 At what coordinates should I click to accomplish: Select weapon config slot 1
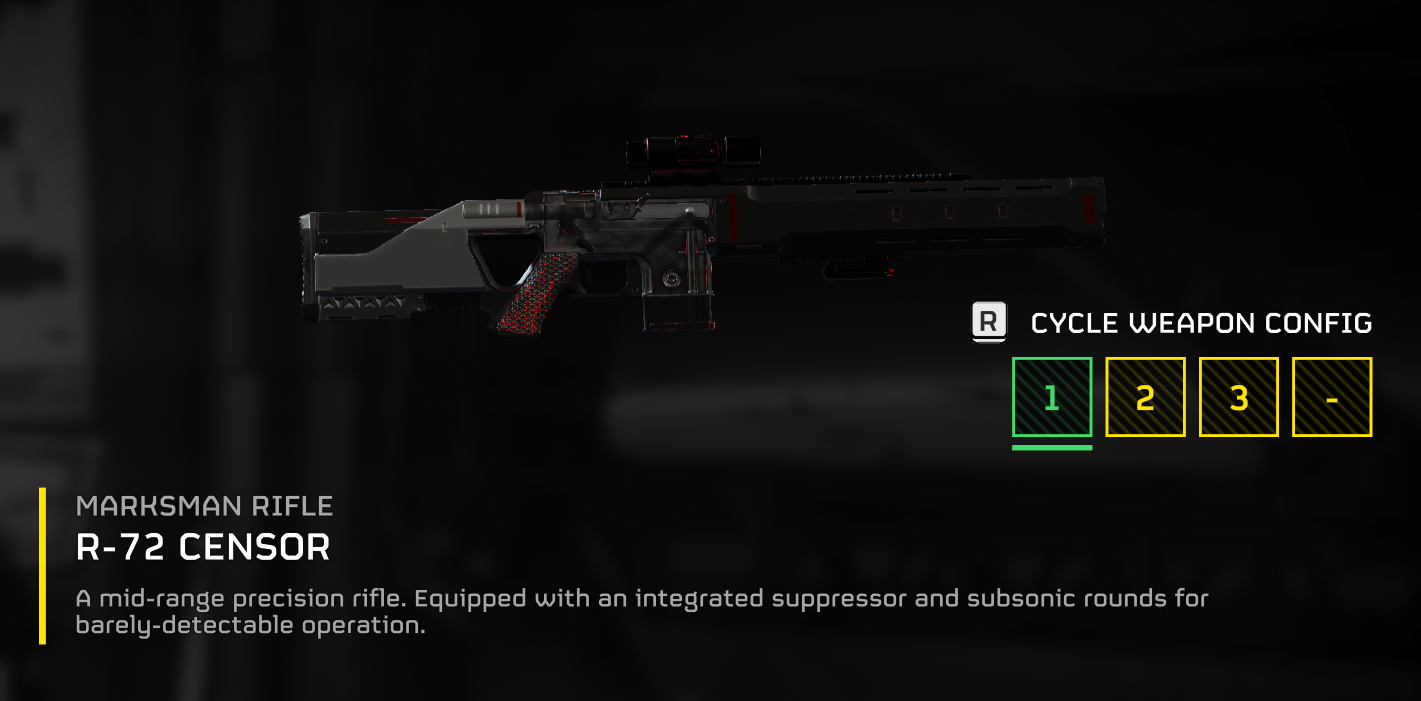tap(1051, 397)
